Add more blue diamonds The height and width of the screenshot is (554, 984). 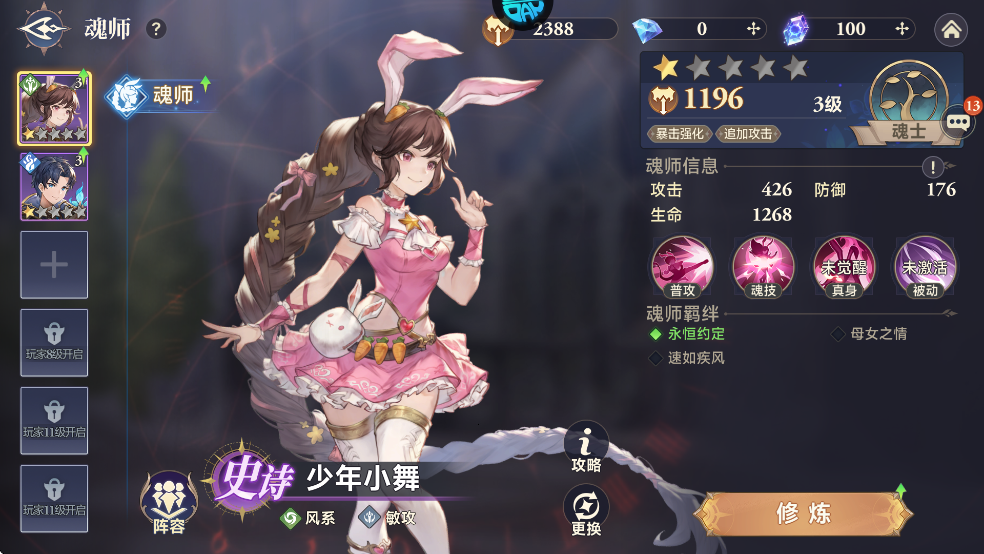754,29
